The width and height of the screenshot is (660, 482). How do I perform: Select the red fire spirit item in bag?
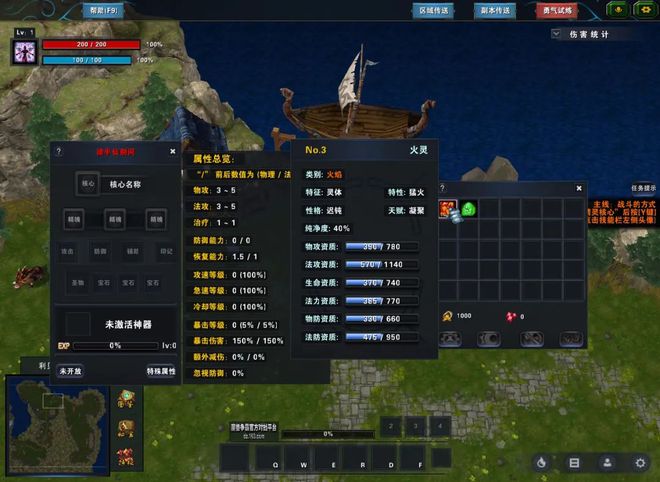pyautogui.click(x=448, y=209)
